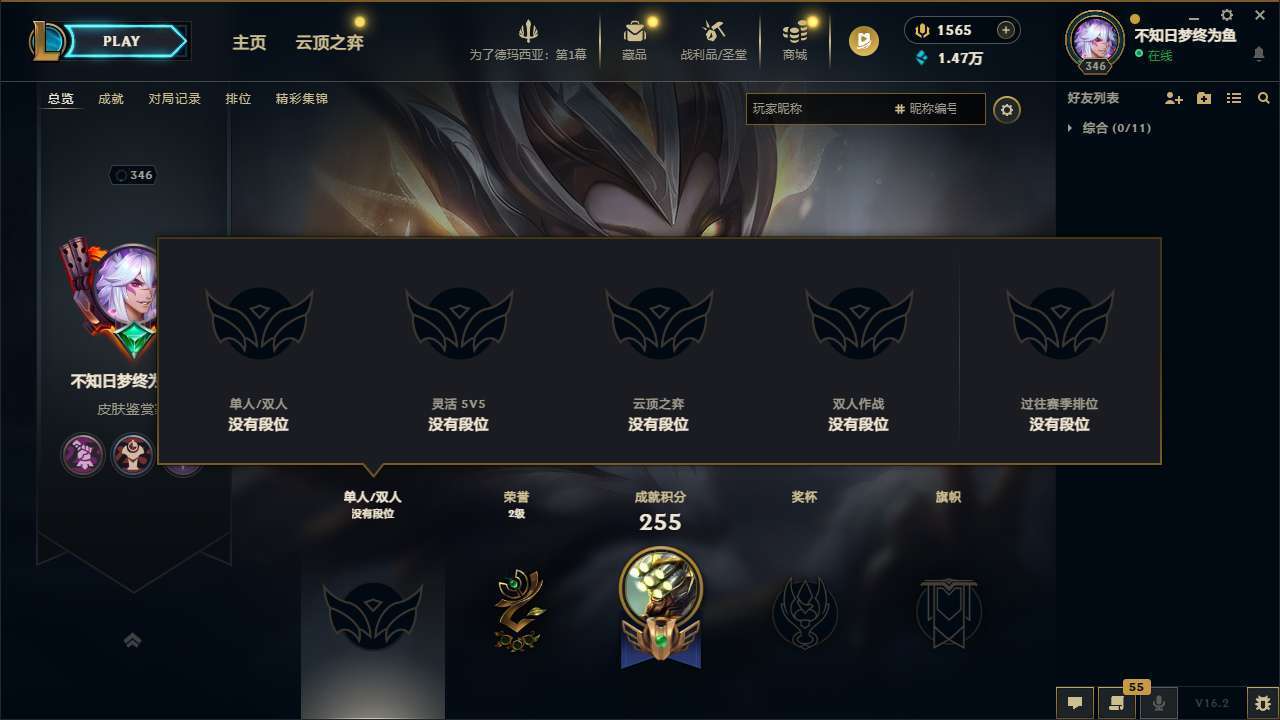Open the 云顶之弈 menu item
Viewport: 1280px width, 720px height.
pos(330,42)
